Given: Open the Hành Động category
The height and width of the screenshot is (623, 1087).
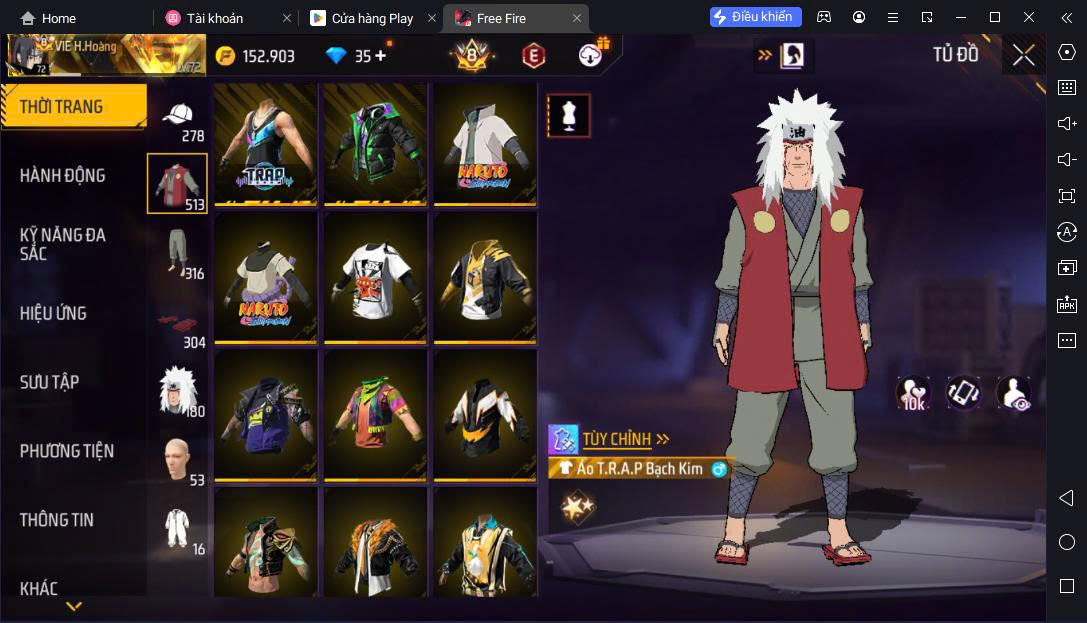Looking at the screenshot, I should pyautogui.click(x=63, y=176).
